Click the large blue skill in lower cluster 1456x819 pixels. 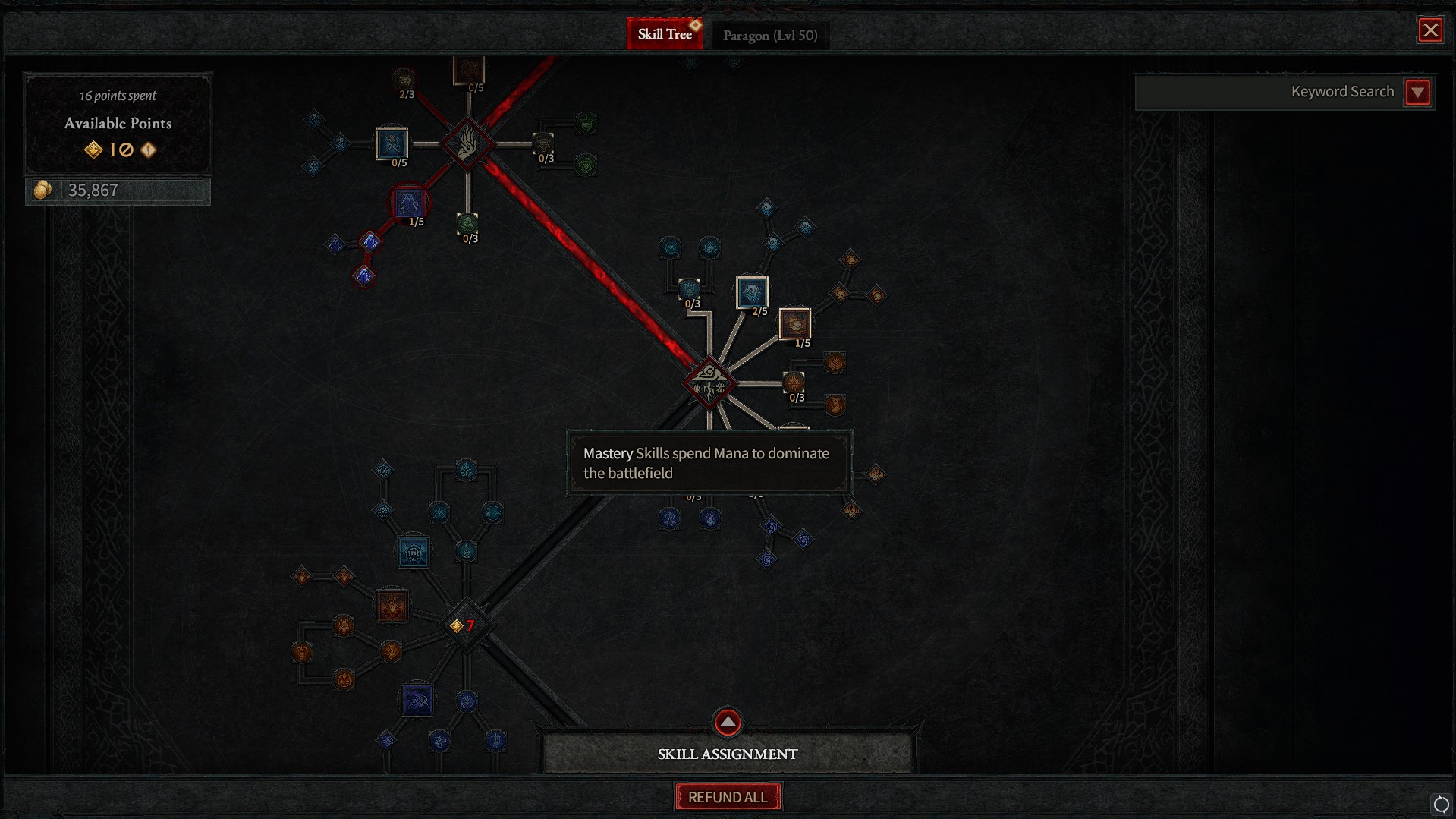click(x=414, y=553)
